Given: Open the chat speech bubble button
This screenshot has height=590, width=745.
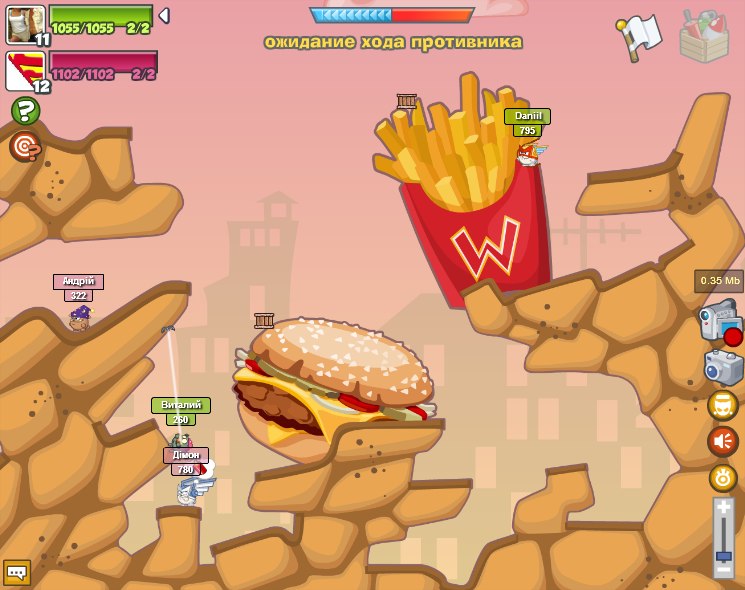Looking at the screenshot, I should point(16,572).
